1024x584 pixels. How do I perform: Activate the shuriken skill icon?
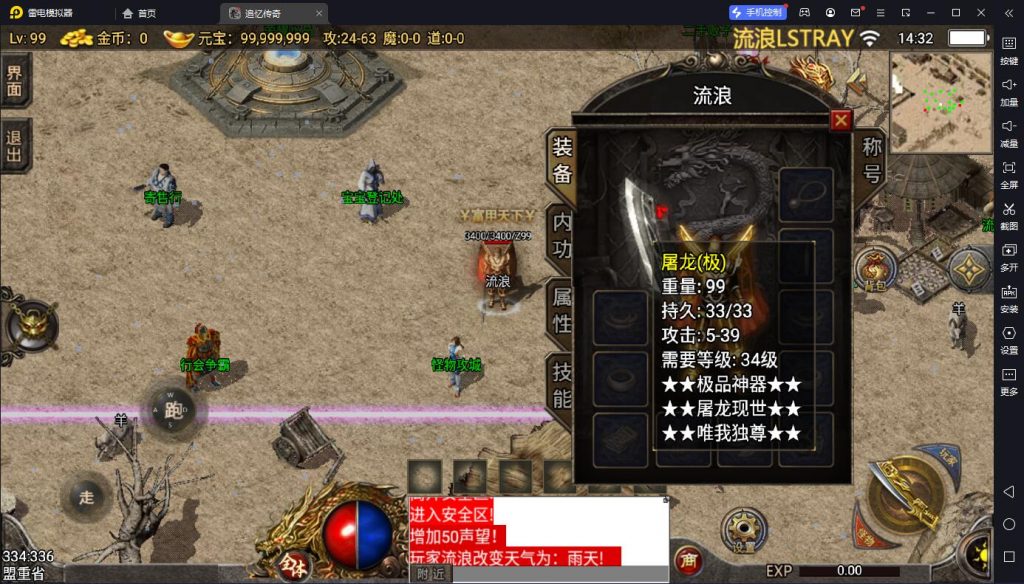pyautogui.click(x=968, y=268)
